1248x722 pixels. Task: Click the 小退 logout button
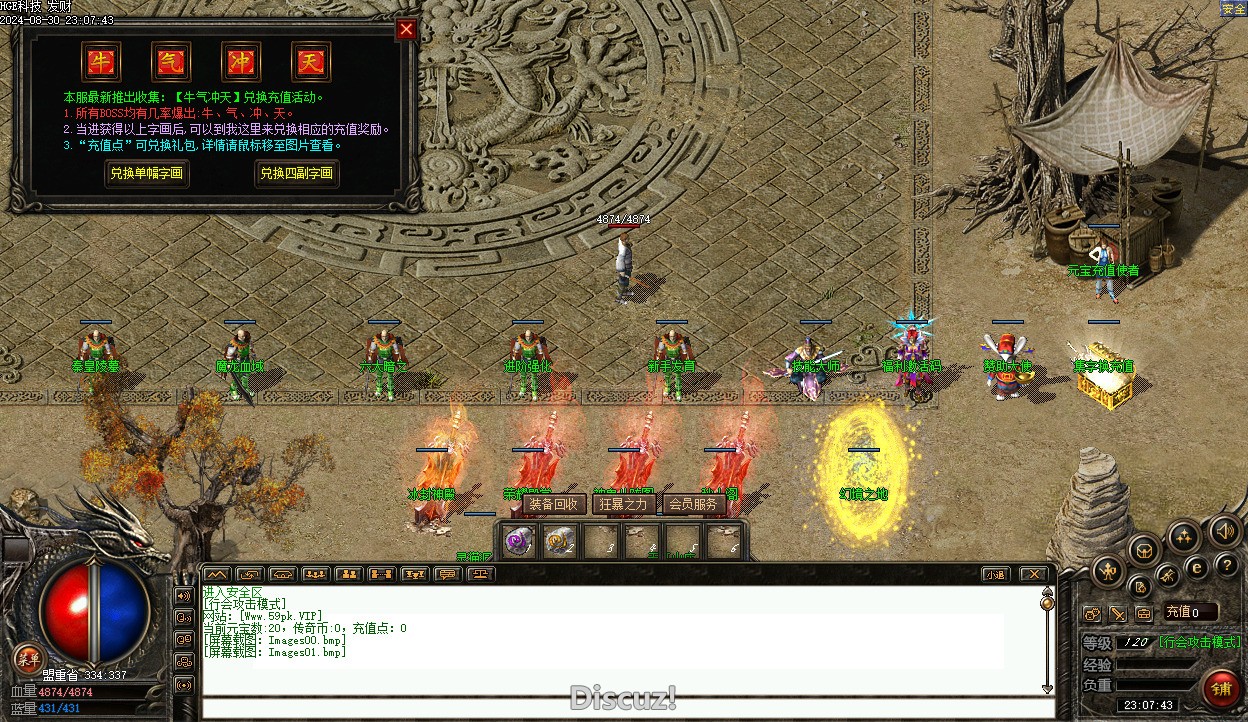click(x=995, y=574)
